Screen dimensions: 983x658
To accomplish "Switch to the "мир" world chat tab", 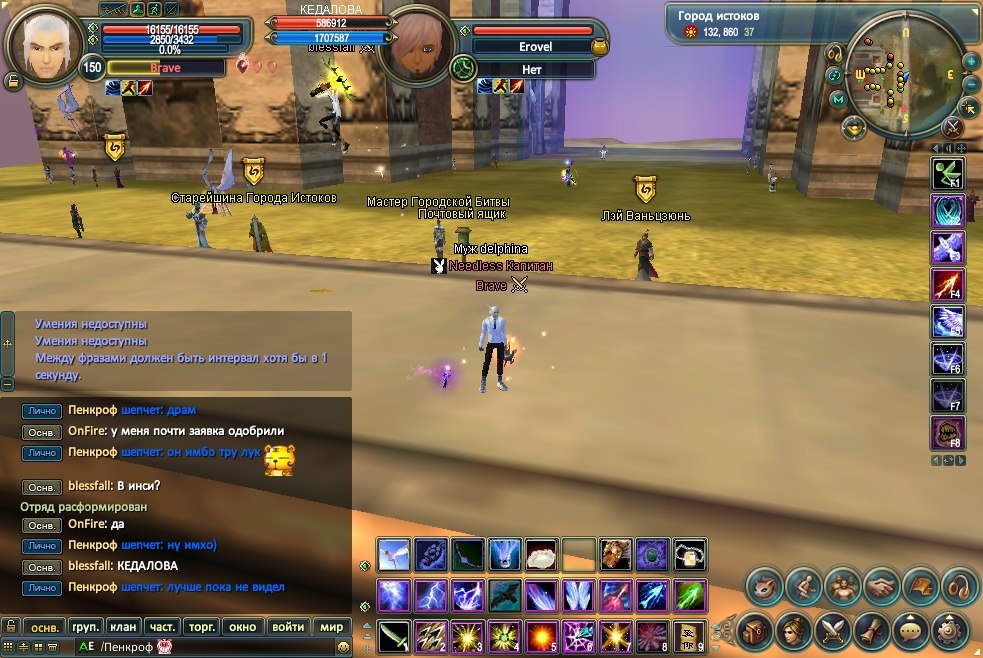I will (331, 627).
